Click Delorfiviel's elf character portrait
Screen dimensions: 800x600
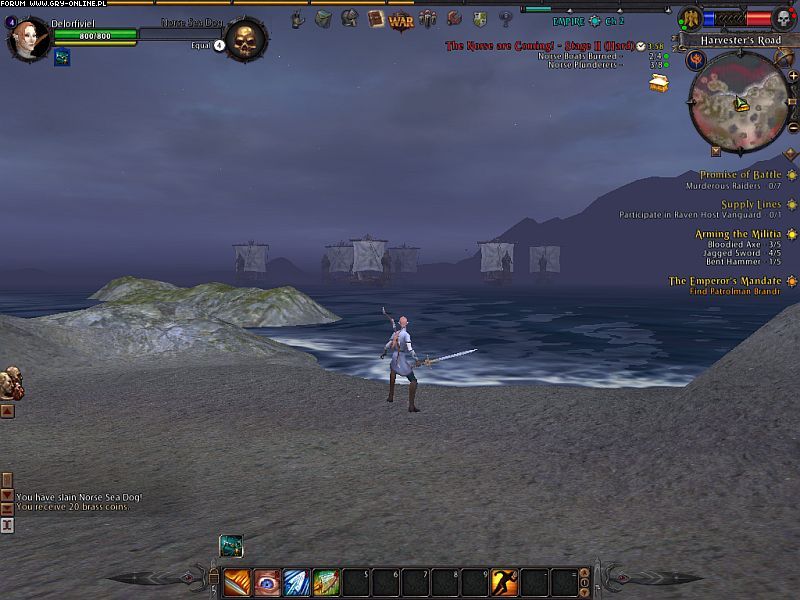(27, 39)
